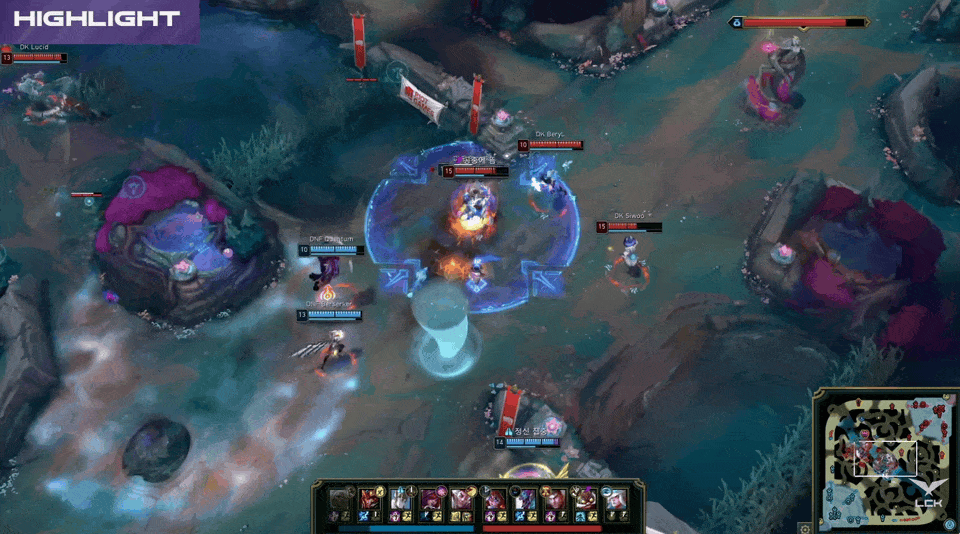Open the gear settings beside the minimap
This screenshot has height=534, width=960.
(805, 526)
